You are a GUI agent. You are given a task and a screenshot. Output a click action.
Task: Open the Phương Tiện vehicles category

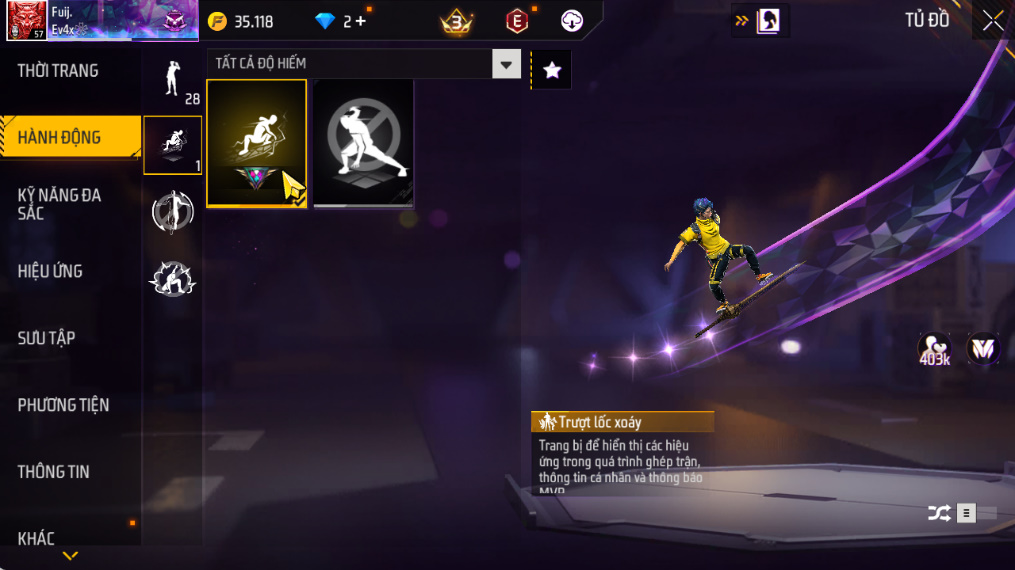click(x=63, y=405)
